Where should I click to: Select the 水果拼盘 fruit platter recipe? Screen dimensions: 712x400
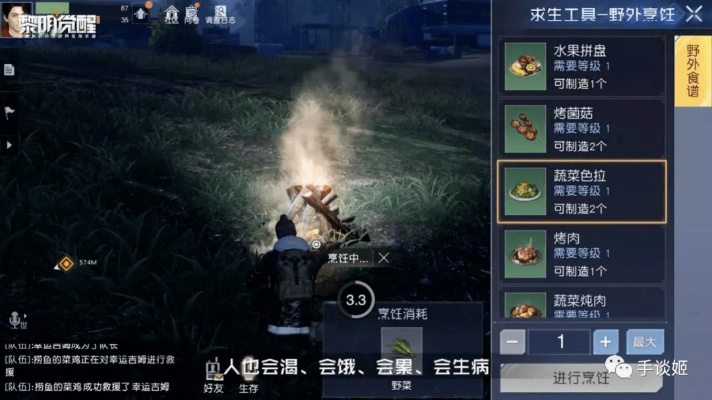pyautogui.click(x=582, y=67)
